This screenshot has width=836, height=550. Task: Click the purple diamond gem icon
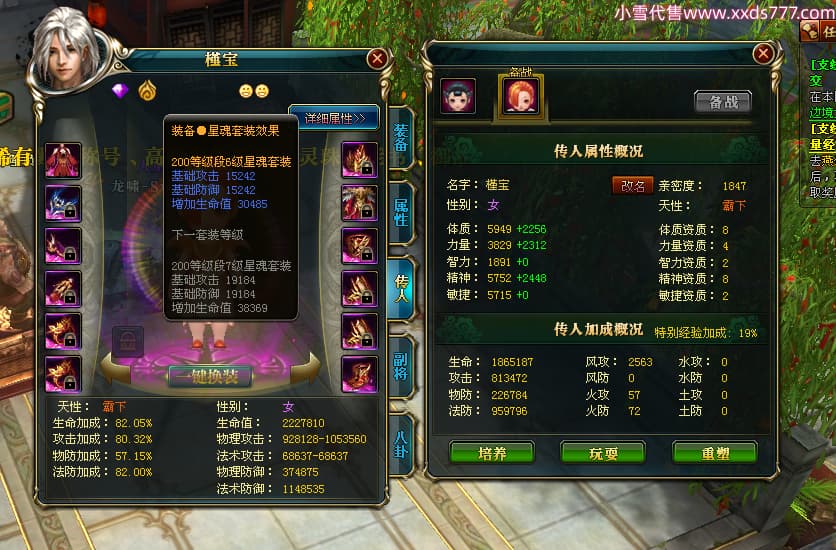pyautogui.click(x=122, y=91)
